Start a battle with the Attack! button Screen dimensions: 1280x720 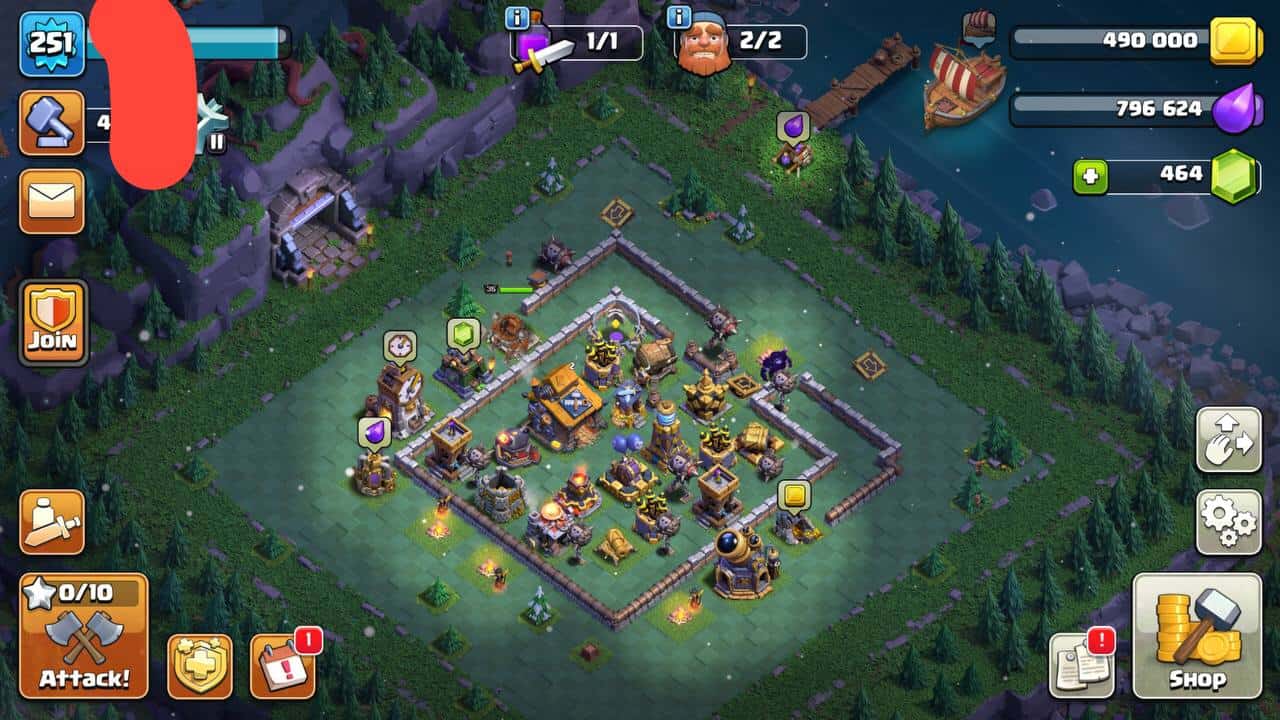(84, 636)
